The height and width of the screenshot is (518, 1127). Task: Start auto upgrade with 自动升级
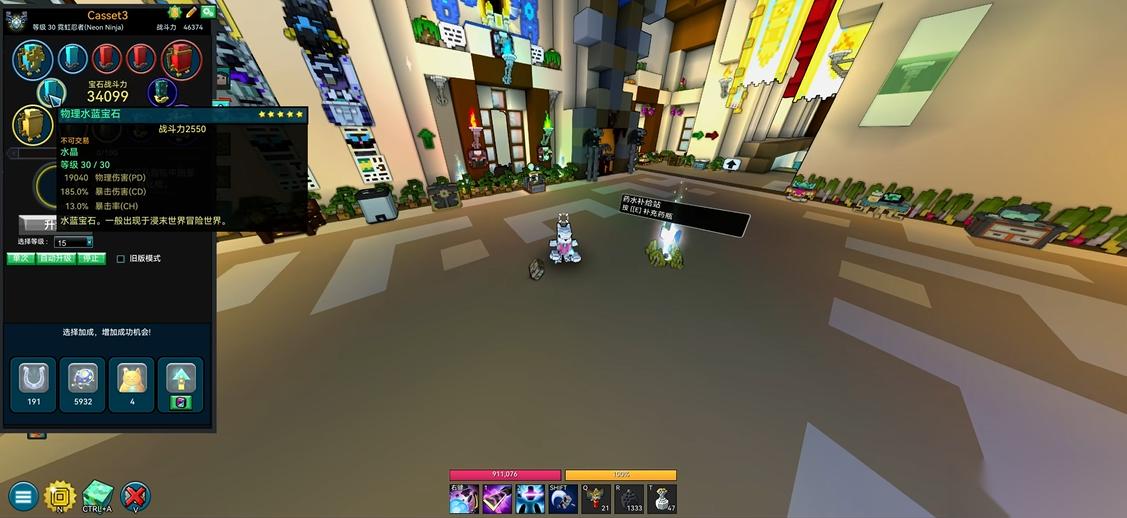(56, 258)
